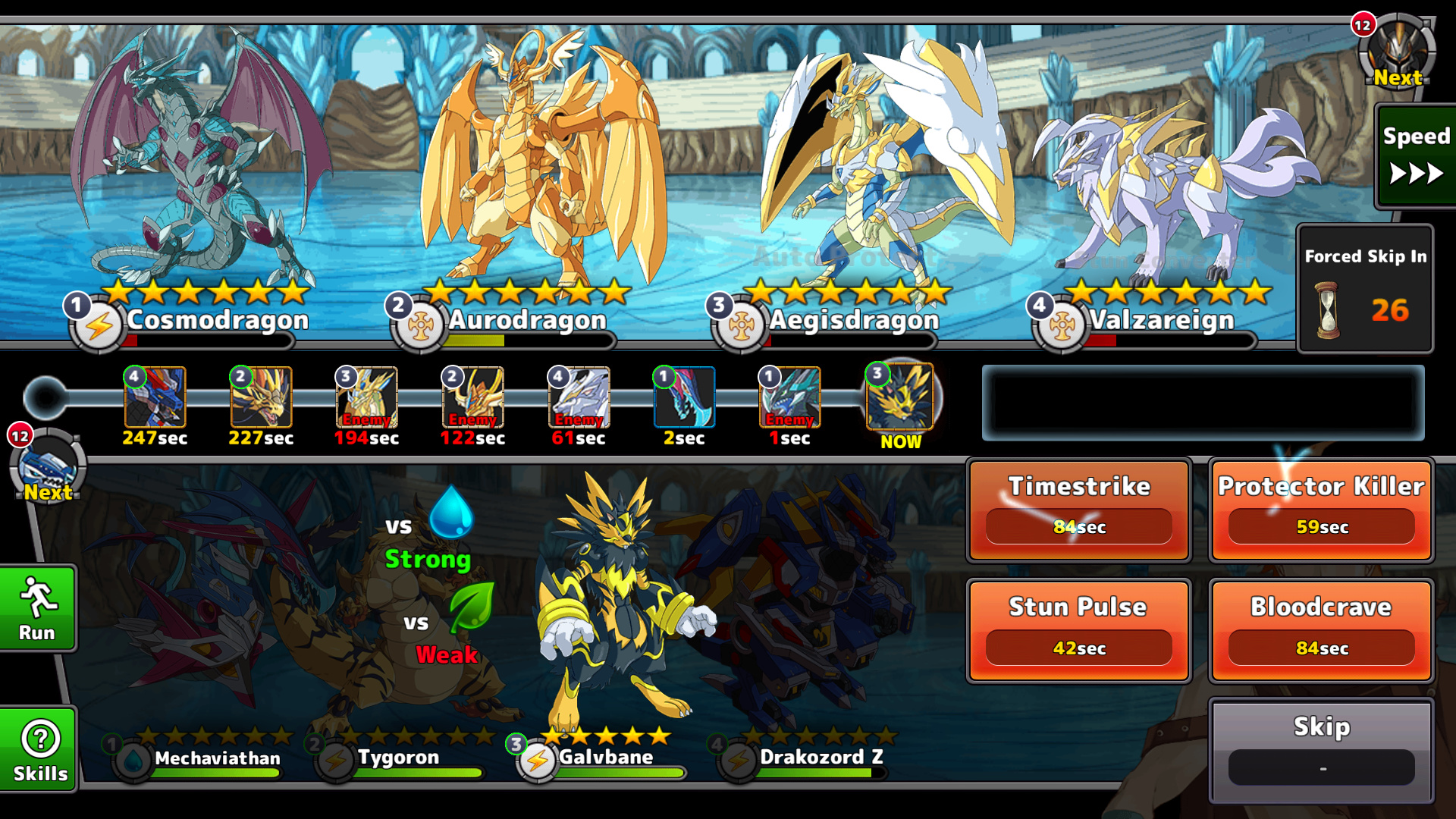Screen dimensions: 1456x819
Task: Inspect the NOW turn portrait in timeline
Action: [900, 397]
